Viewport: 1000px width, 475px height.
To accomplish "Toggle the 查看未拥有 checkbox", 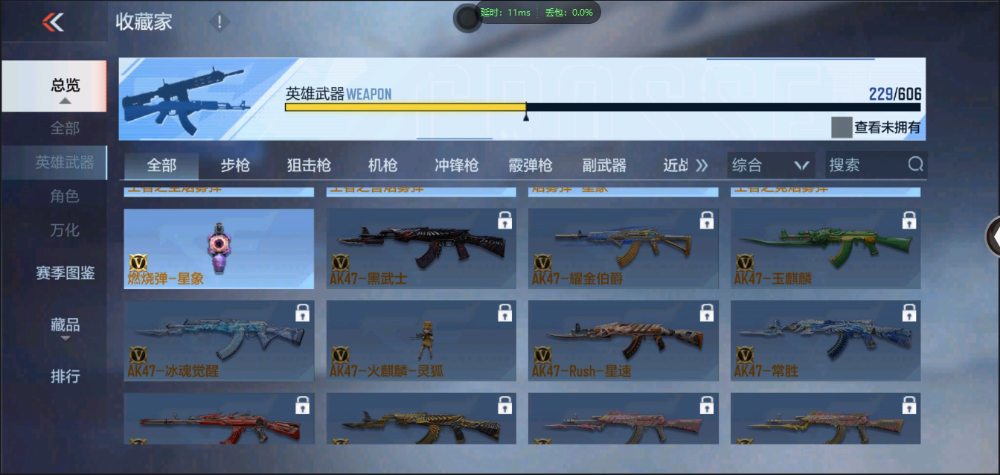I will [841, 127].
